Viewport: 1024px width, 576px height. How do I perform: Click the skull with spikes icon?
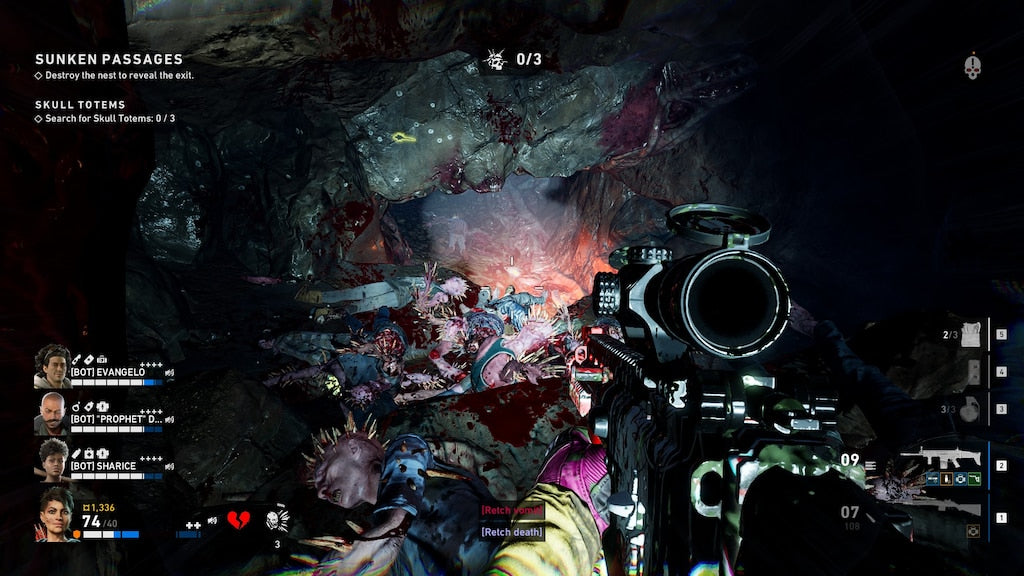[x=276, y=519]
